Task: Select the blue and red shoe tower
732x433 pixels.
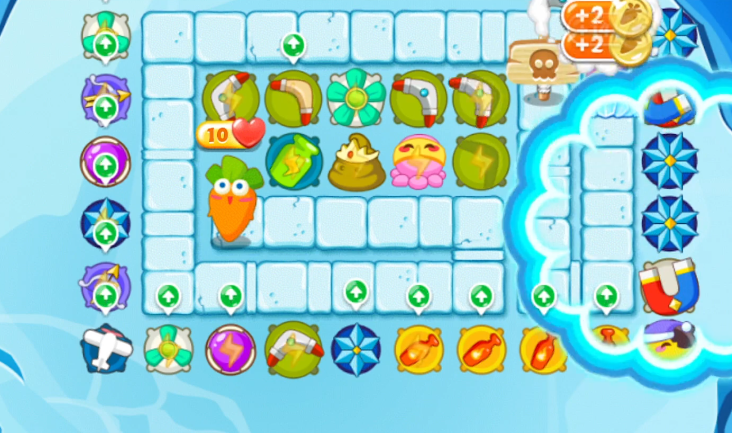Action: point(667,106)
